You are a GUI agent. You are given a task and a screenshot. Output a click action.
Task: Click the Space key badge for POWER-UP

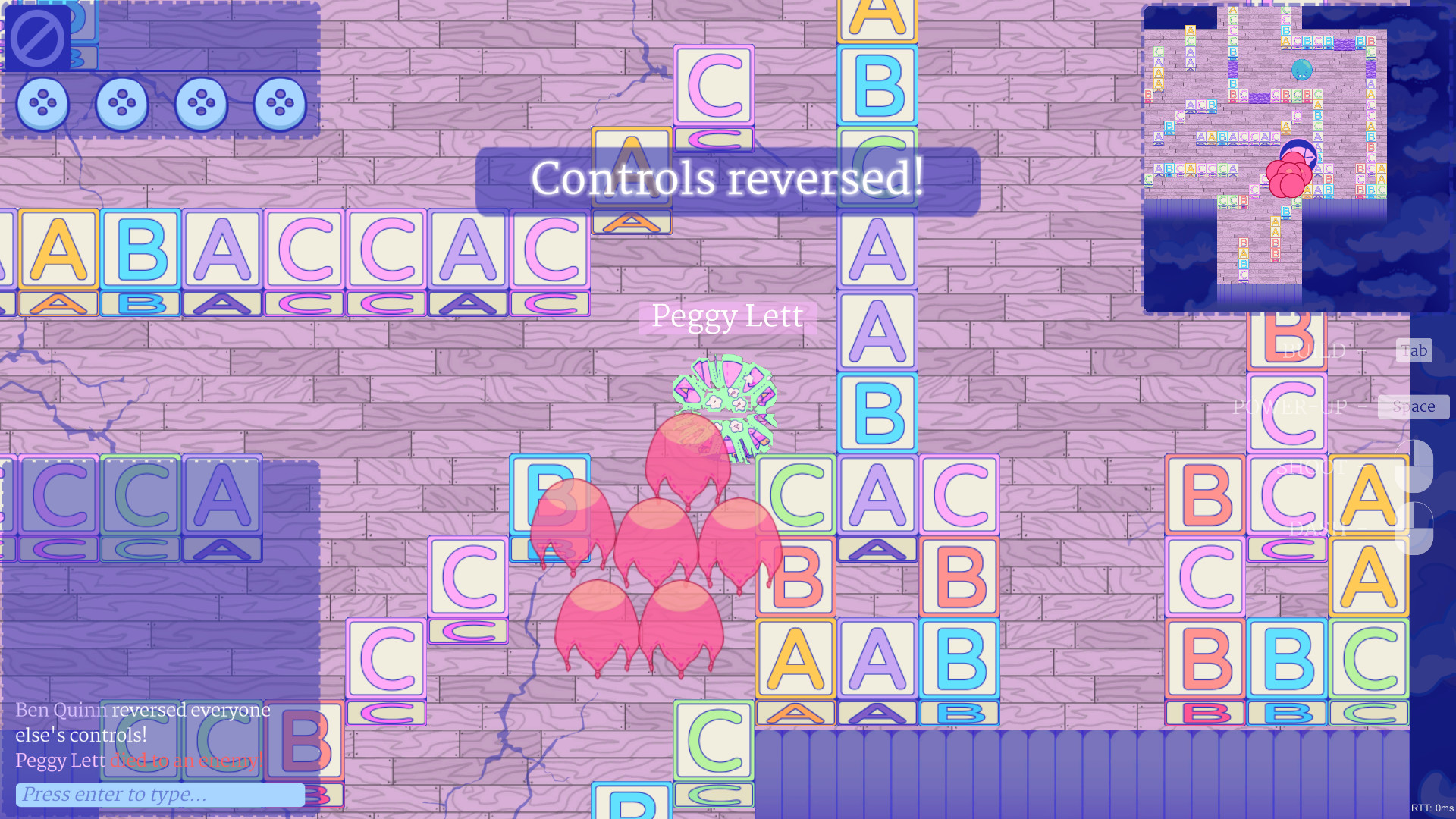(x=1414, y=406)
